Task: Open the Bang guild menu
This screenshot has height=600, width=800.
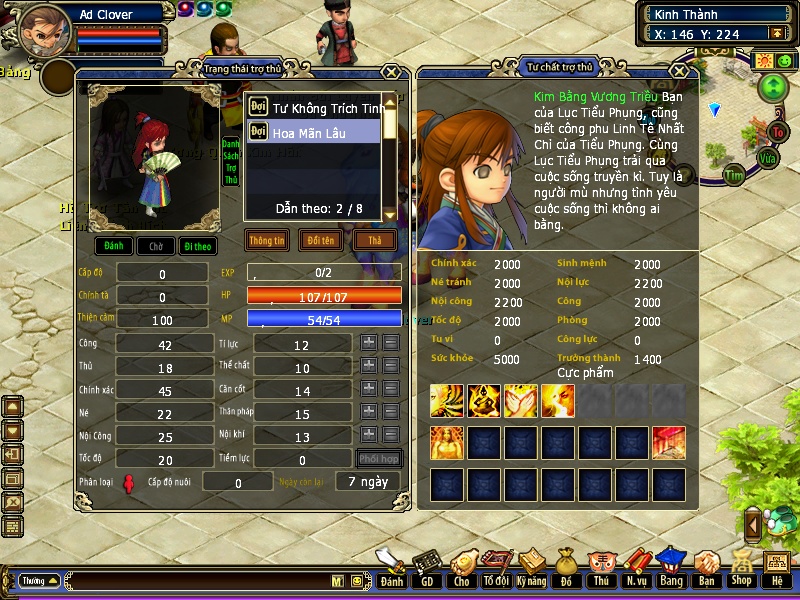Action: point(671,570)
